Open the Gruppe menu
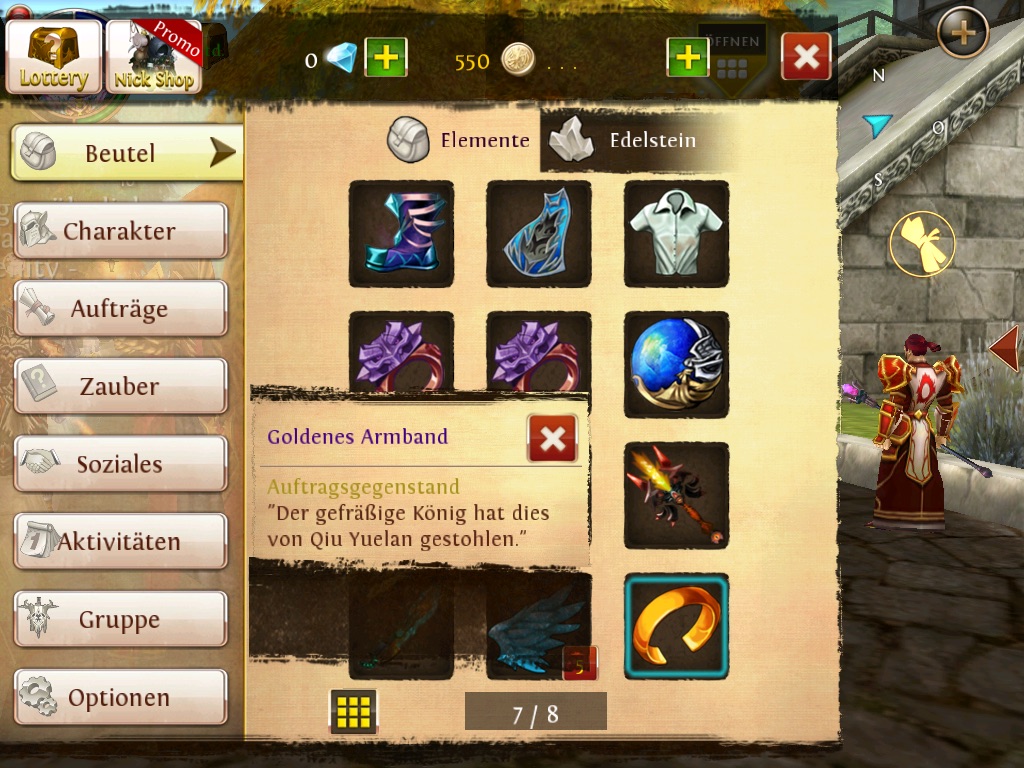The width and height of the screenshot is (1024, 768). [120, 620]
